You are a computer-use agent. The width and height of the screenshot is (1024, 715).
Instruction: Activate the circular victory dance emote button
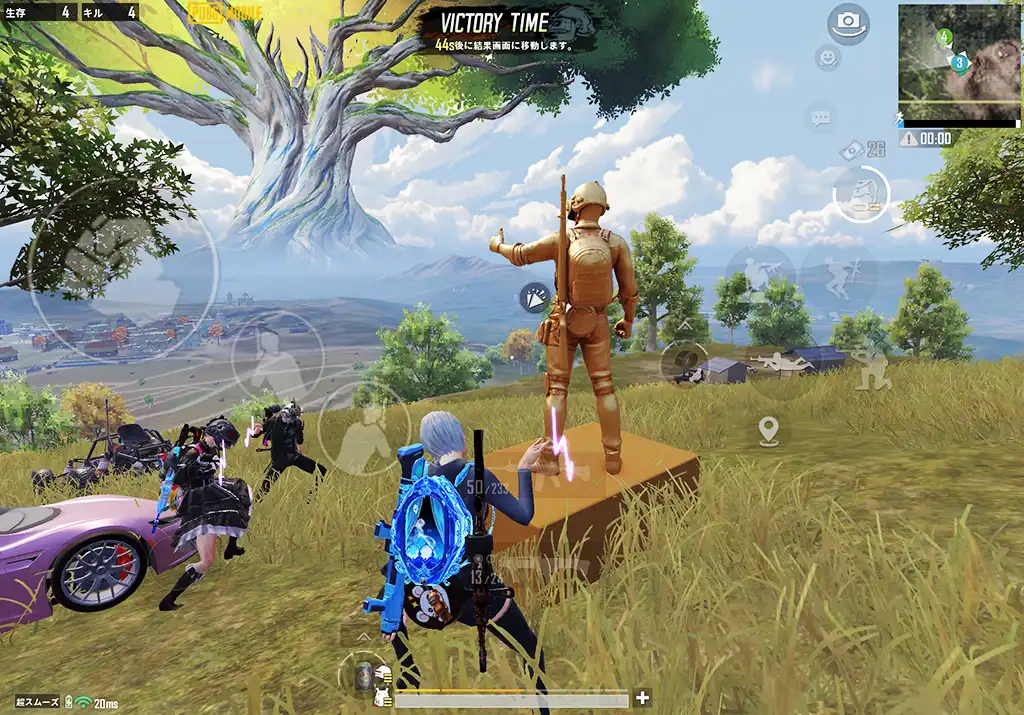861,194
